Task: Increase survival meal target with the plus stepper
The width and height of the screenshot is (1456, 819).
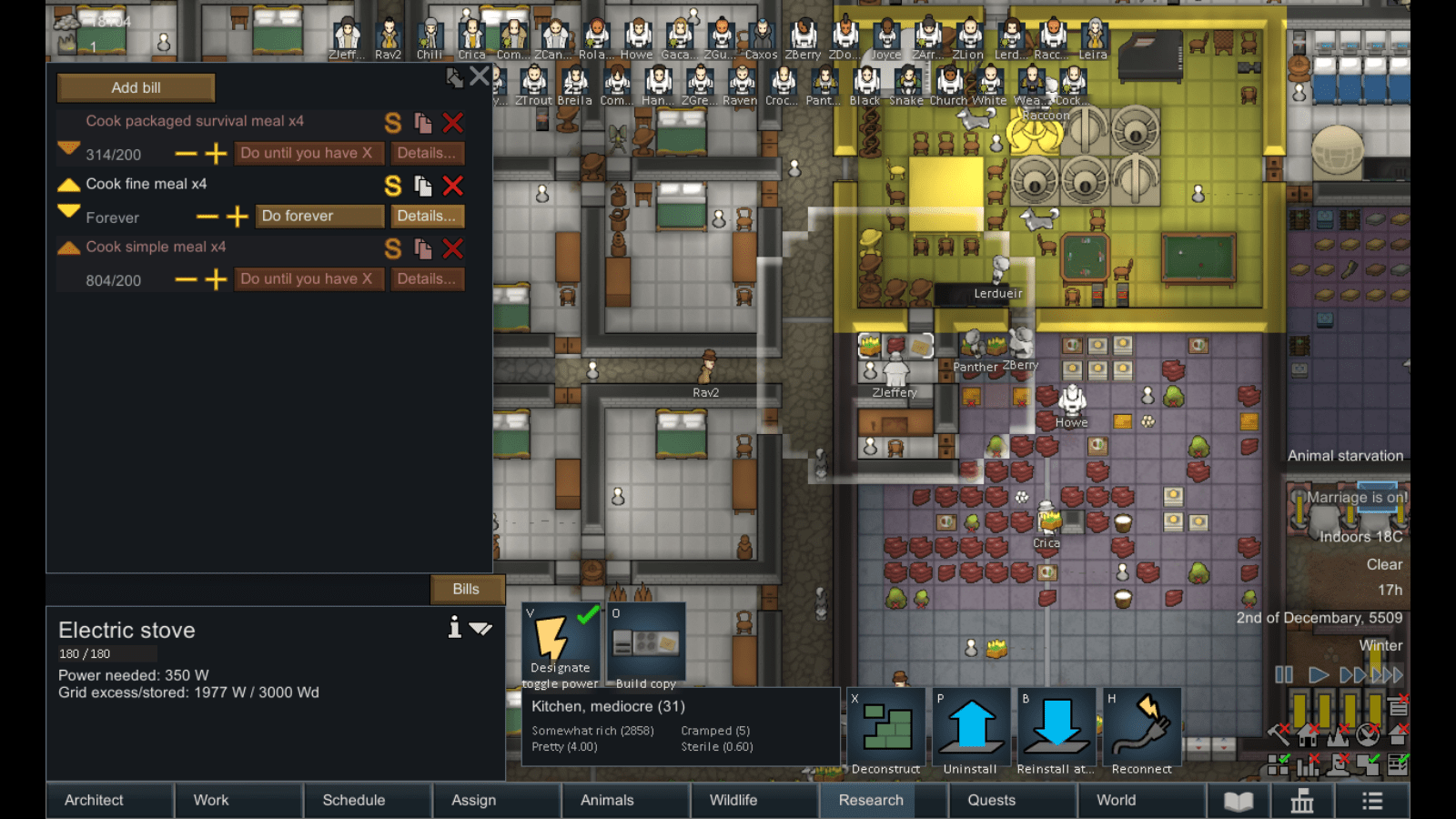Action: pyautogui.click(x=216, y=153)
